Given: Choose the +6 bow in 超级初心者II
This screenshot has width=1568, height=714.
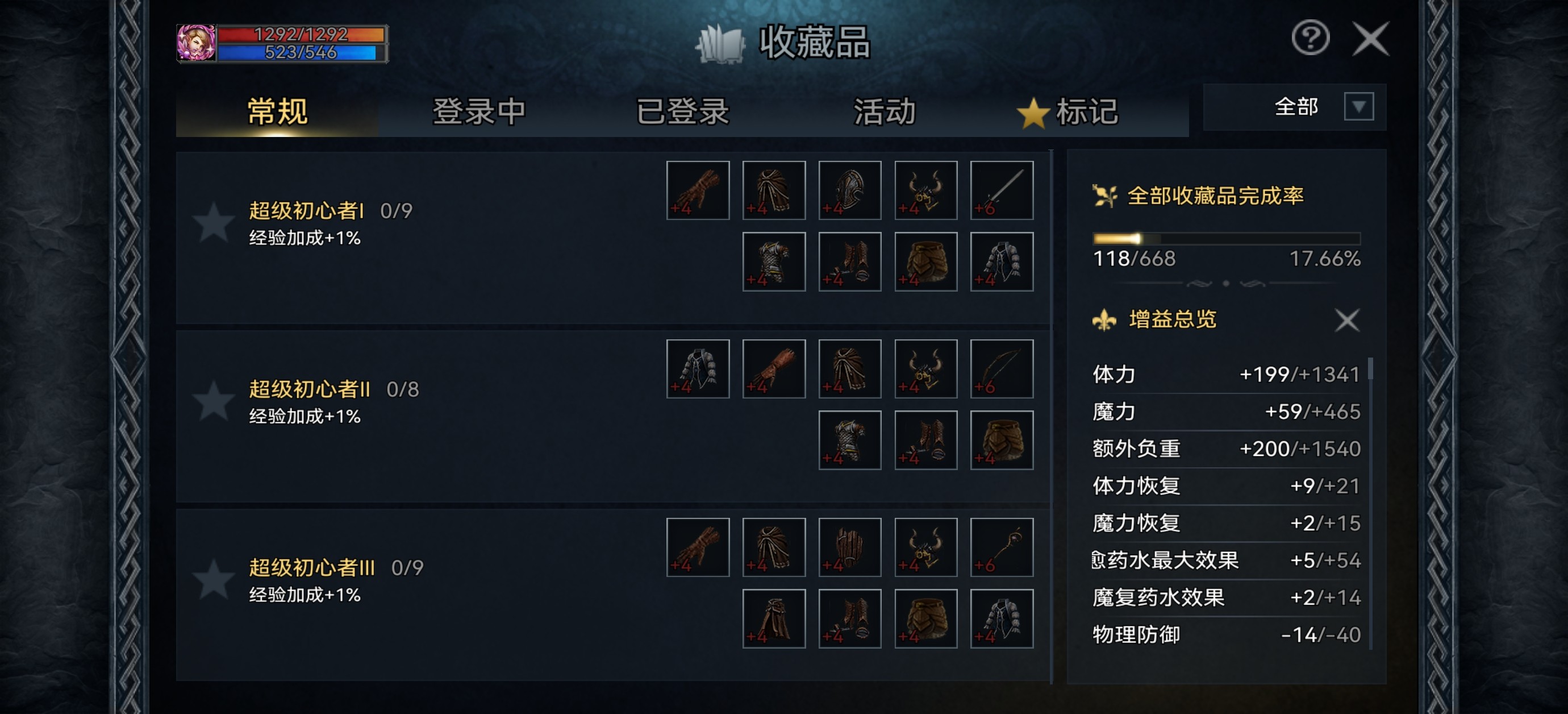Looking at the screenshot, I should (1001, 368).
